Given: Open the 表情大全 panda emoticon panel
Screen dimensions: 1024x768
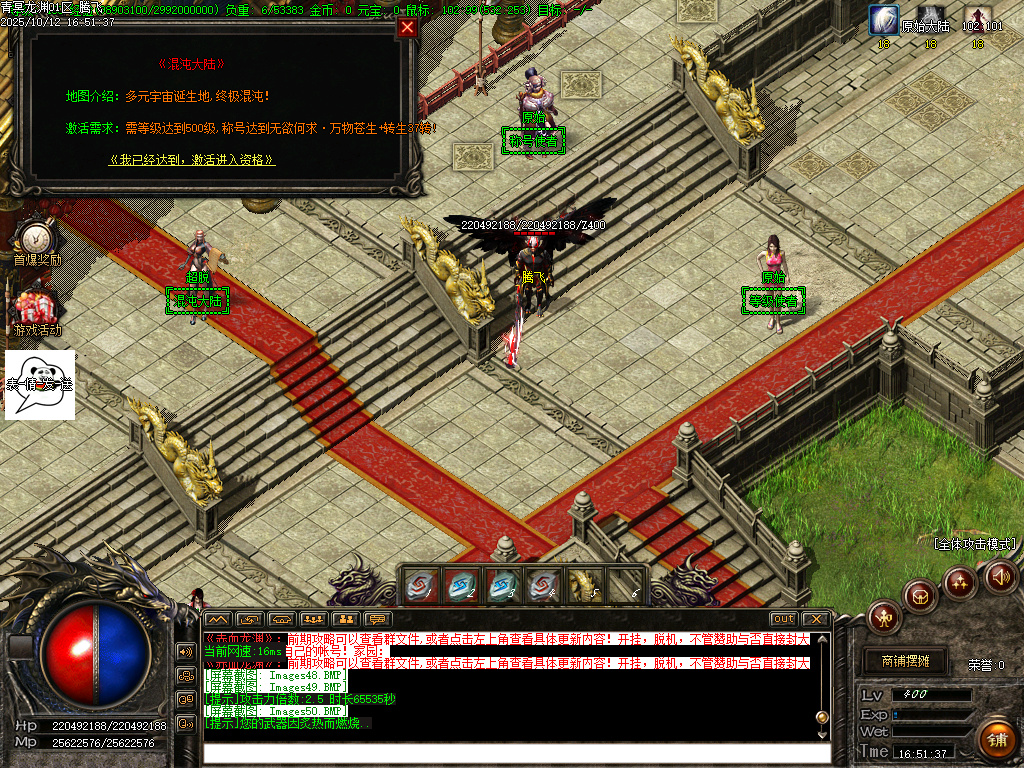Looking at the screenshot, I should [40, 384].
